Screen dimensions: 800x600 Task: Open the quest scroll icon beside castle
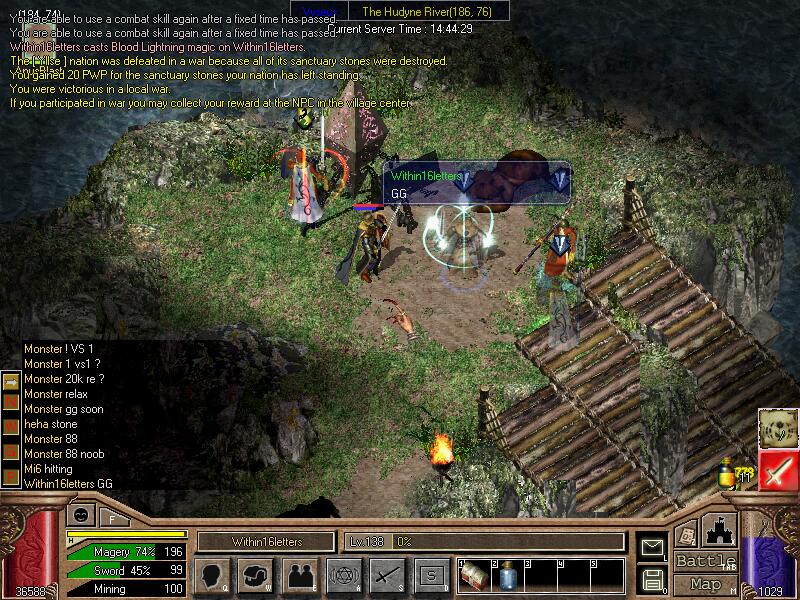click(687, 533)
